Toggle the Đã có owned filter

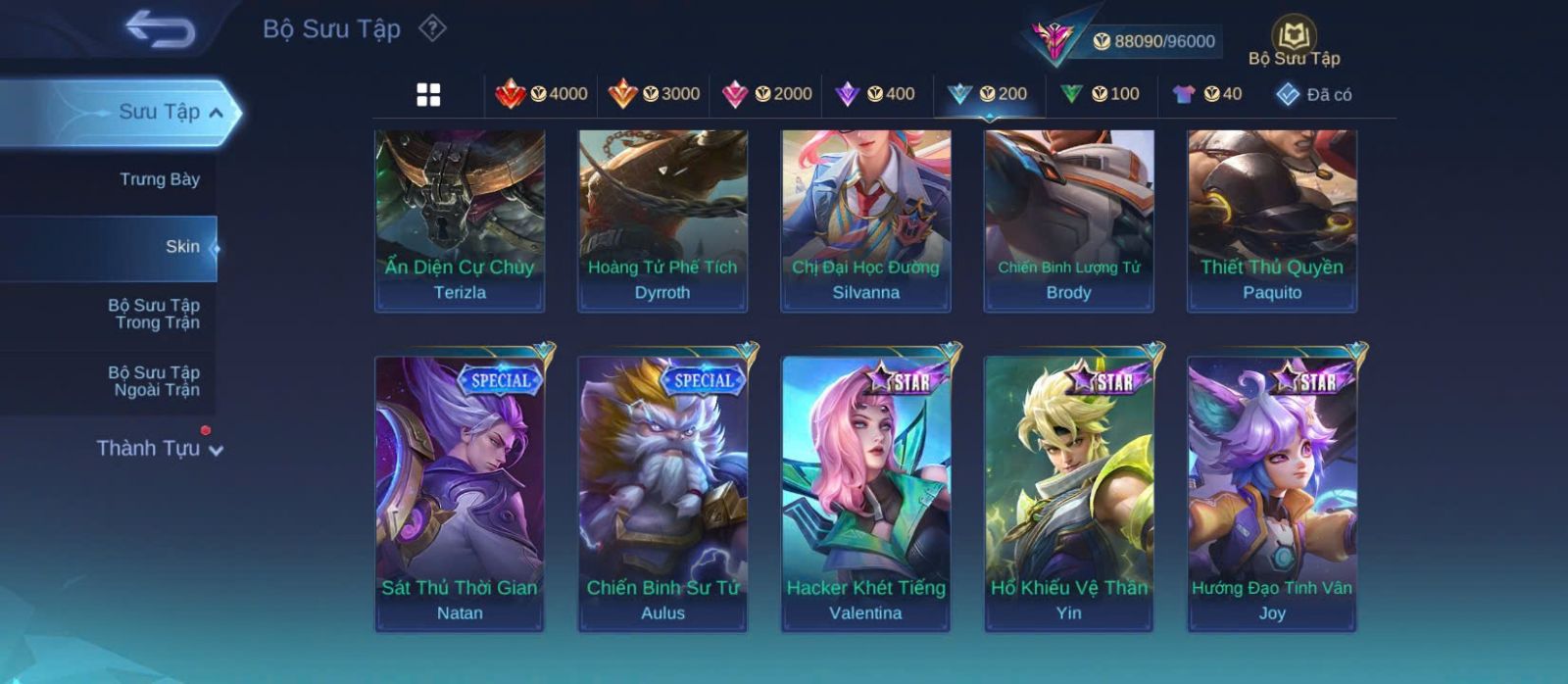click(x=1313, y=94)
